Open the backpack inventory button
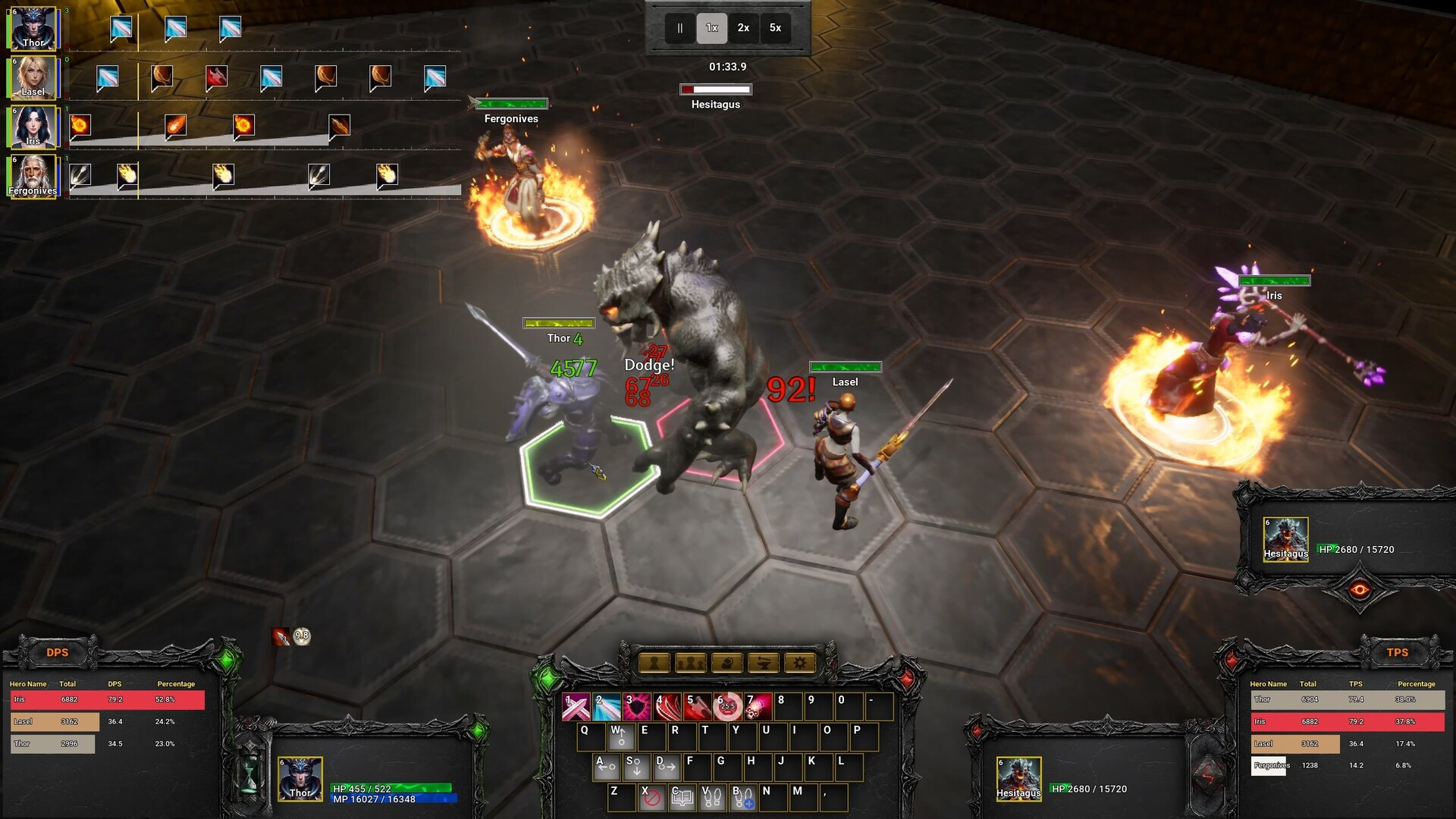Viewport: 1456px width, 819px height. 726,664
